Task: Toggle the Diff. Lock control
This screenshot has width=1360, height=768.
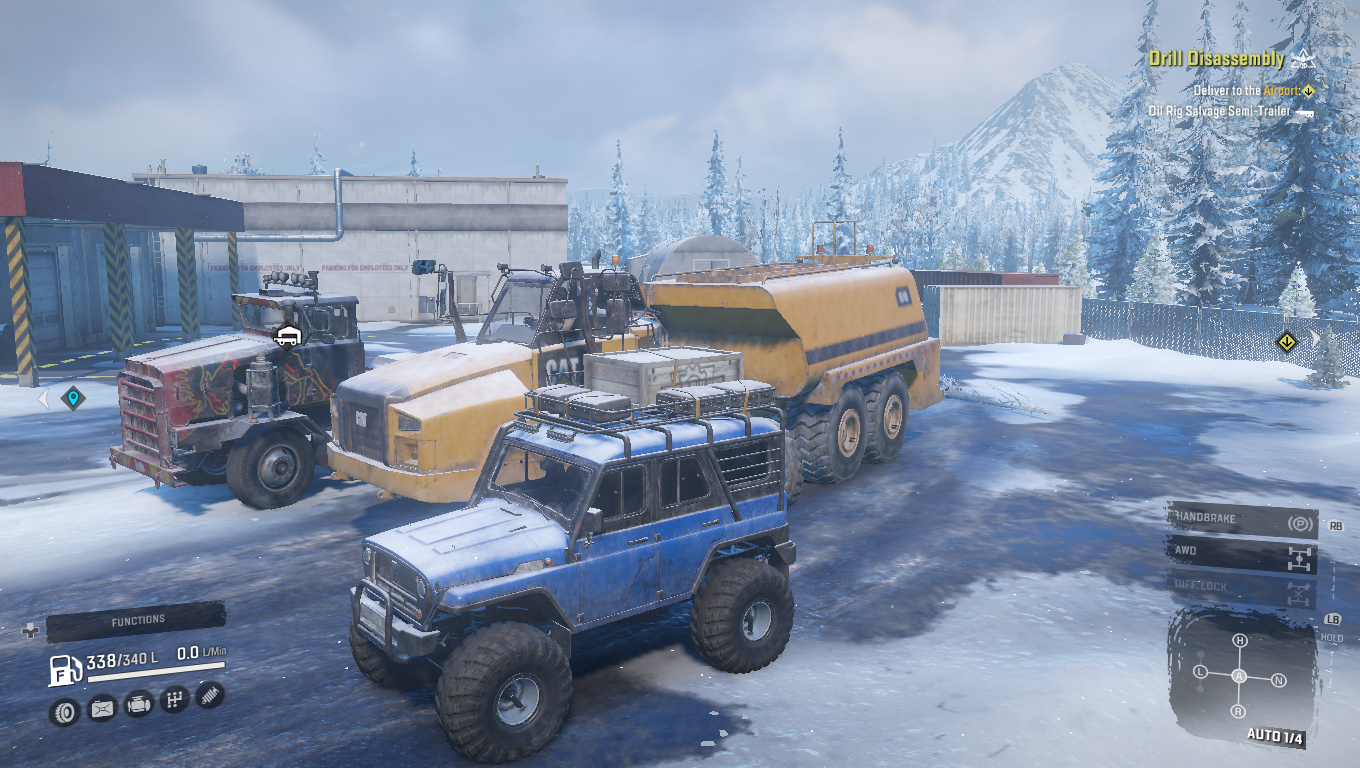Action: 1241,588
